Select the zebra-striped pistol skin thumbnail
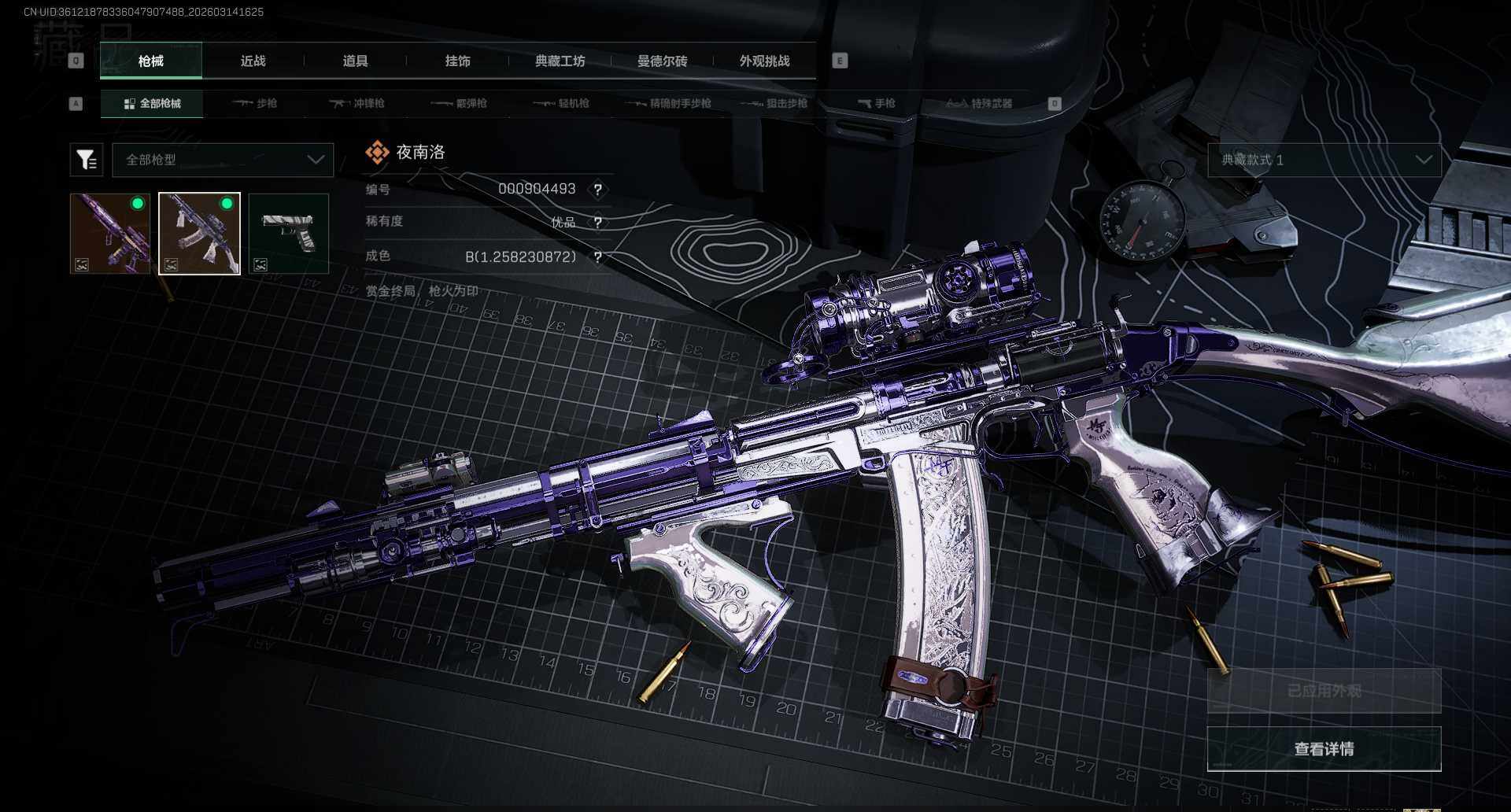The width and height of the screenshot is (1511, 812). click(288, 234)
